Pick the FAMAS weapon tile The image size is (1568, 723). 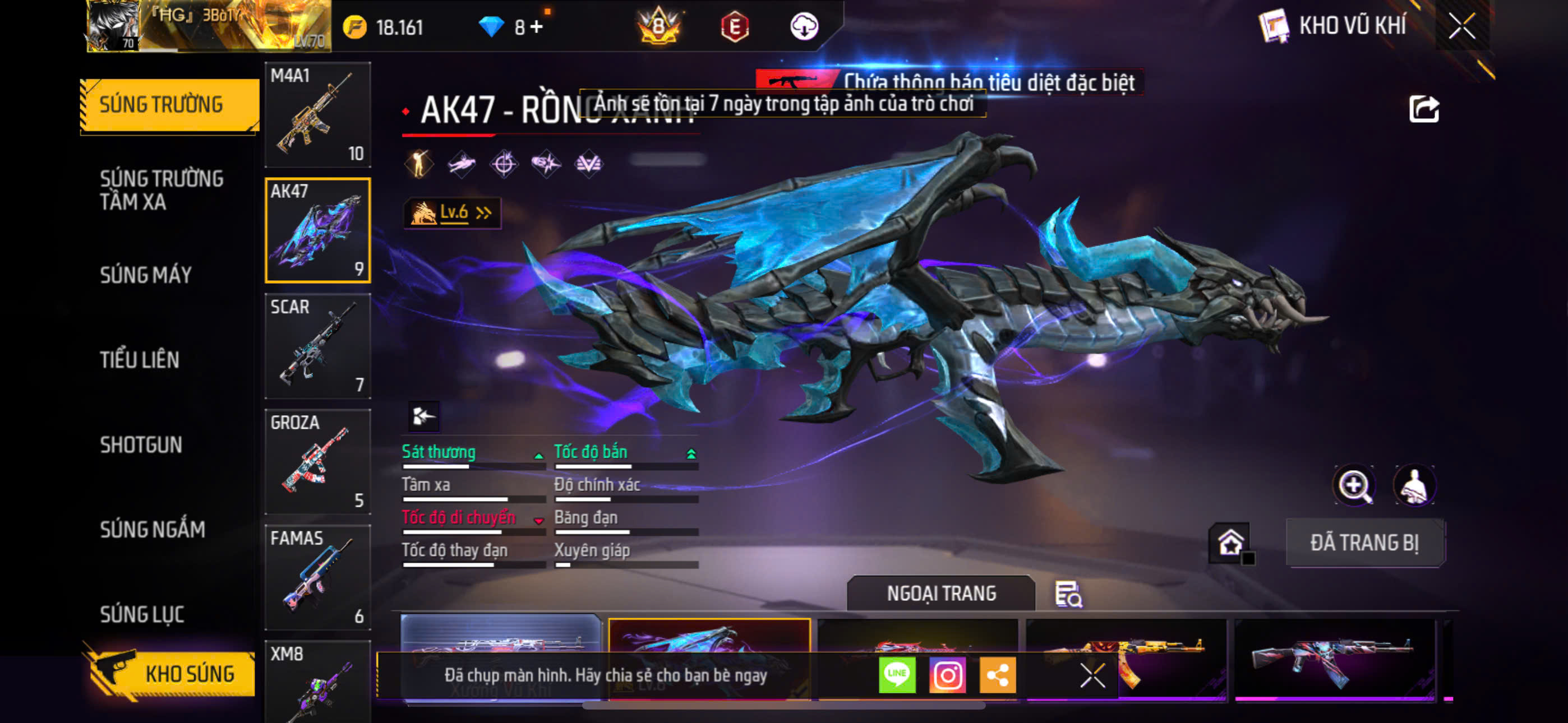318,577
